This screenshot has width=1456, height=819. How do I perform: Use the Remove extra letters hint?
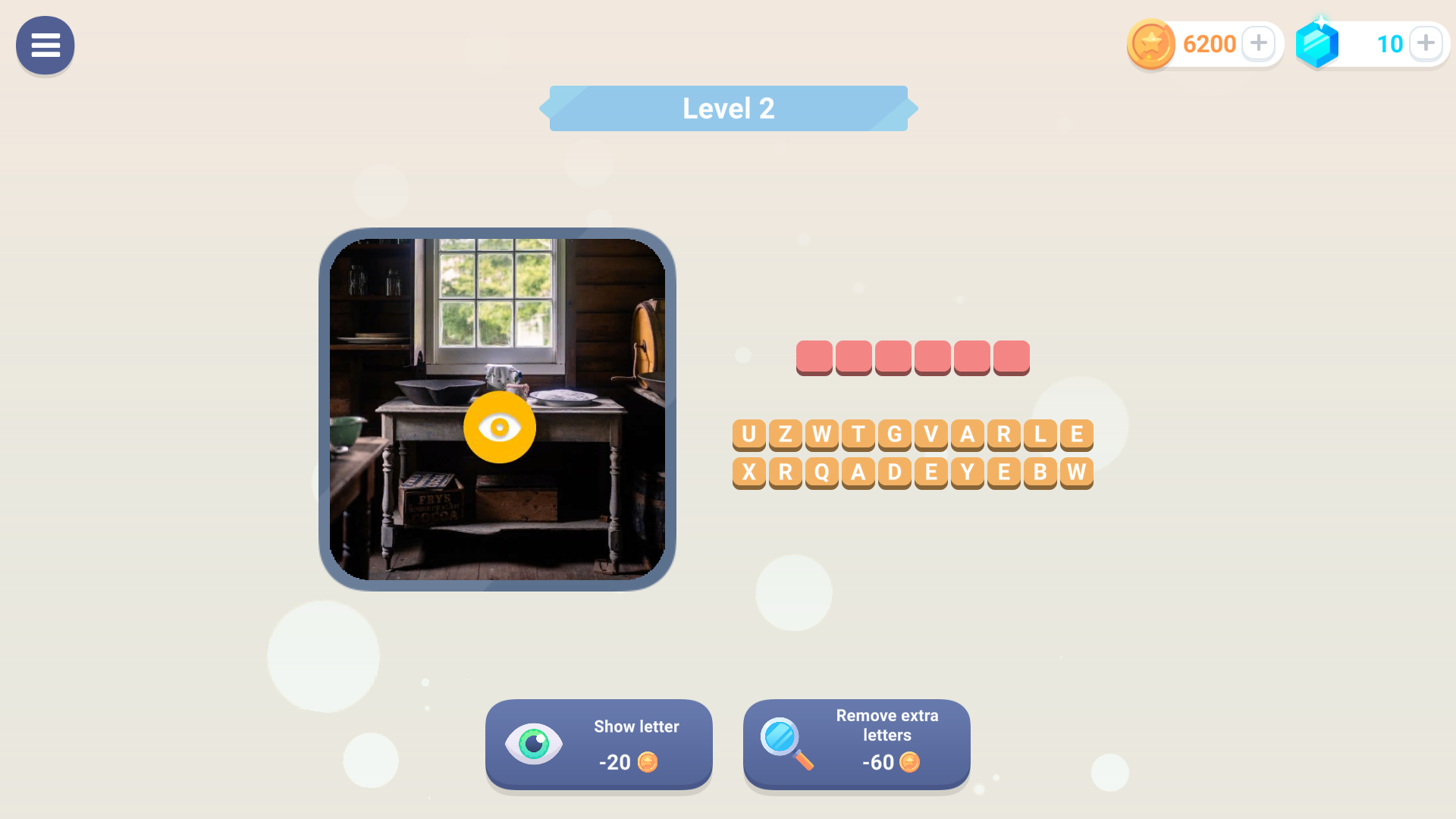click(x=856, y=745)
